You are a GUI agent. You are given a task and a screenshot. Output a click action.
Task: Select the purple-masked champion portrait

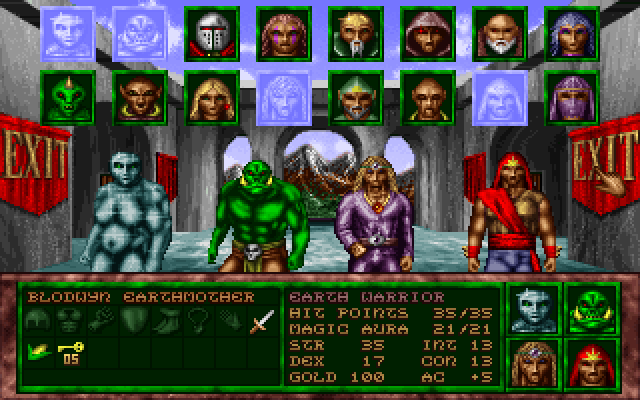(x=569, y=96)
